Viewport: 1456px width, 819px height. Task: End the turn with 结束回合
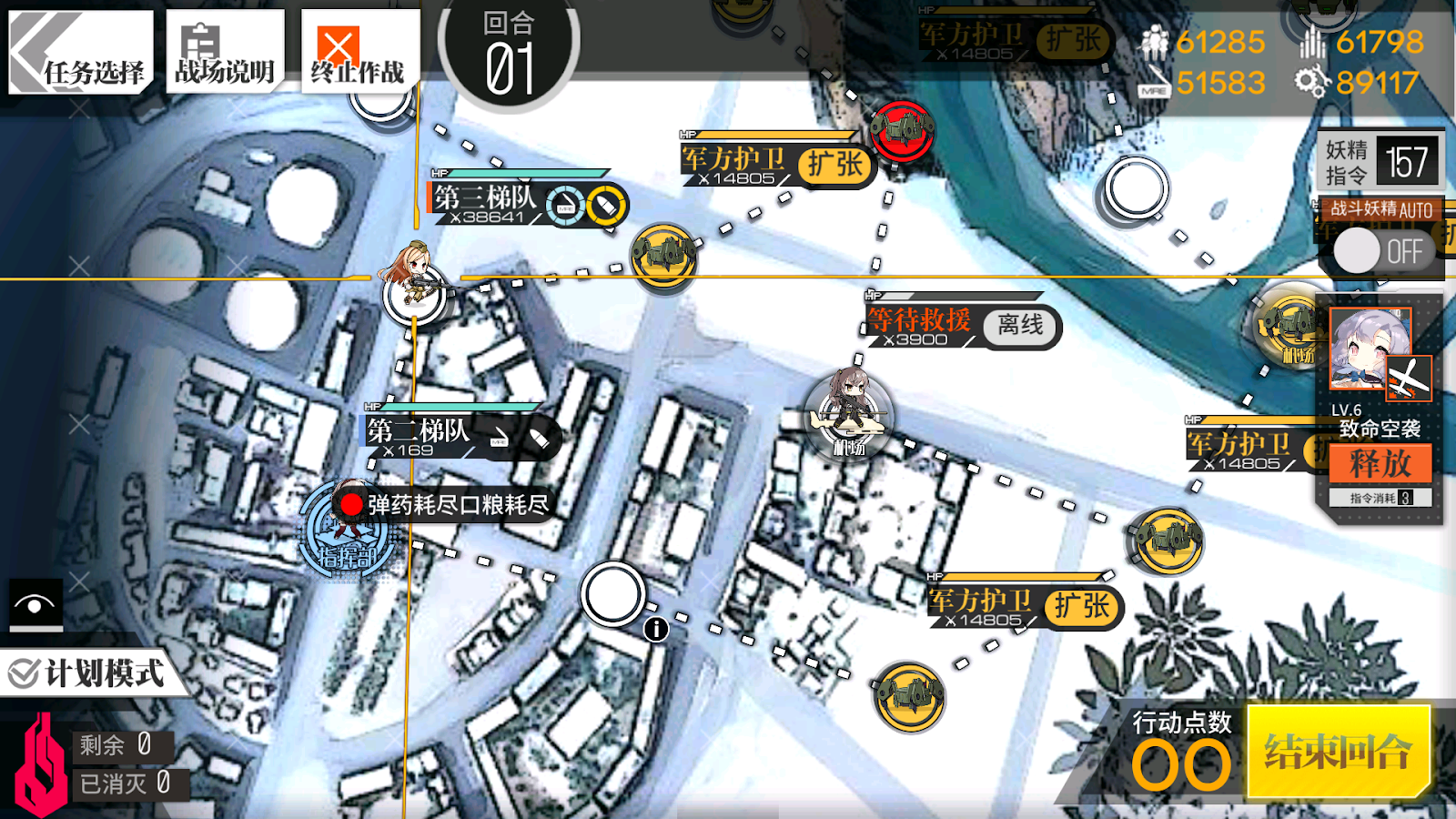click(x=1338, y=752)
